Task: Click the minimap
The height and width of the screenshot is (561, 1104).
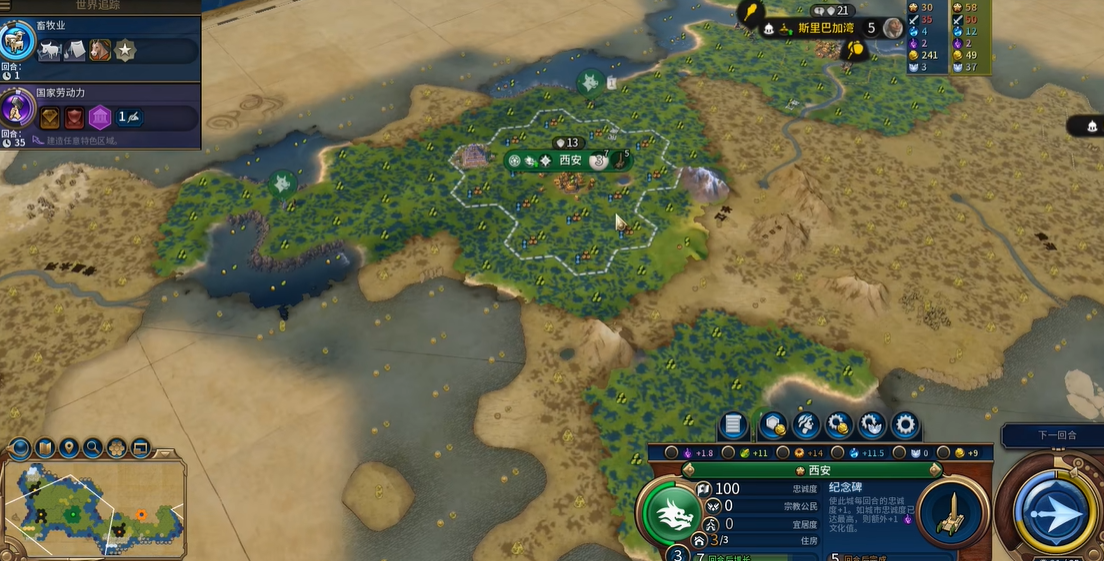Action: [x=95, y=505]
